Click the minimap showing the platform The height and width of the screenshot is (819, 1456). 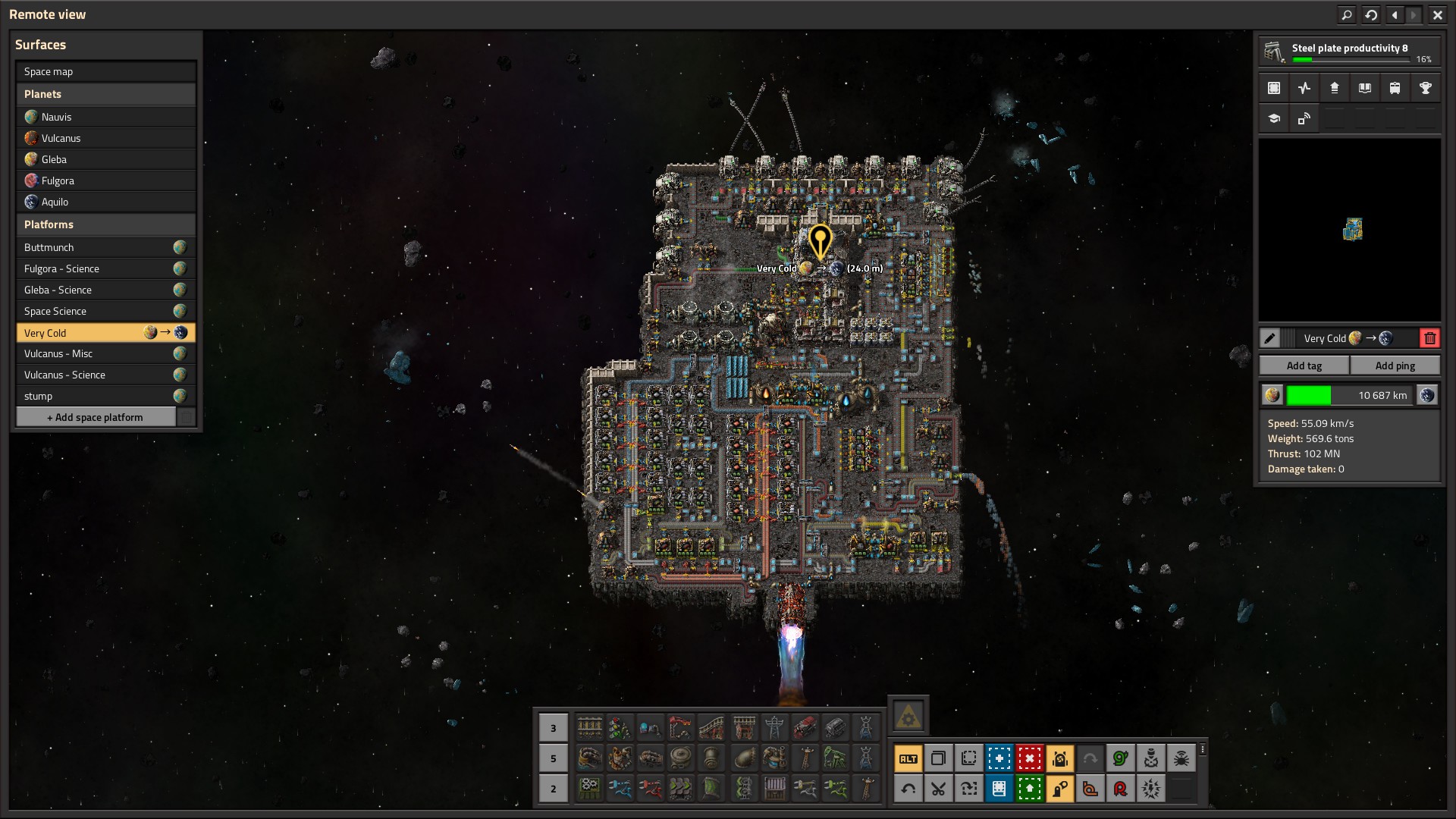tap(1349, 230)
